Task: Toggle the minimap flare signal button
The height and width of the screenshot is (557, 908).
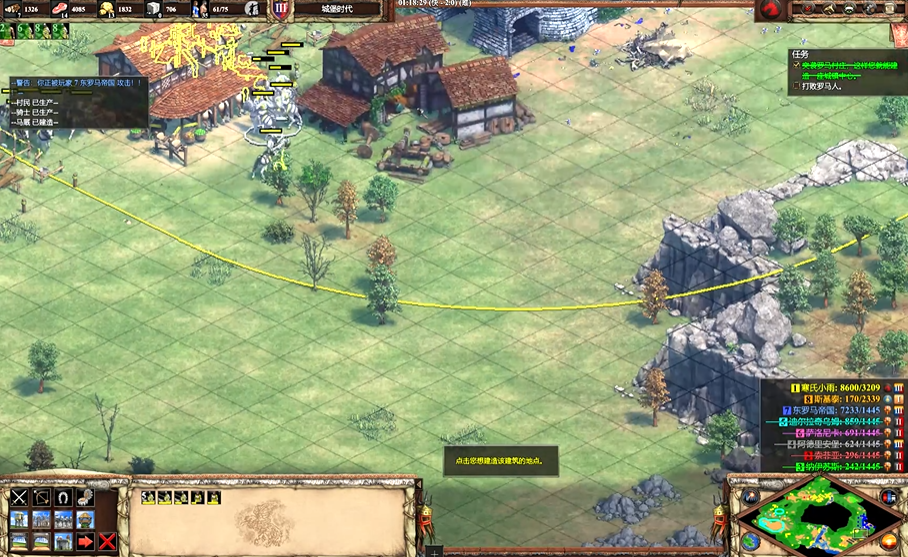Action: coord(750,497)
